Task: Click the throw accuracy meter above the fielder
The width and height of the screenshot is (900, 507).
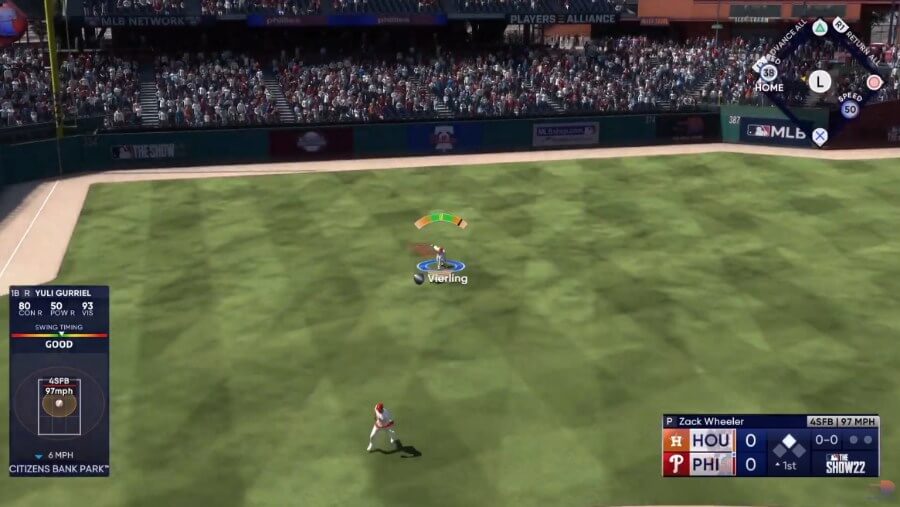Action: click(440, 218)
